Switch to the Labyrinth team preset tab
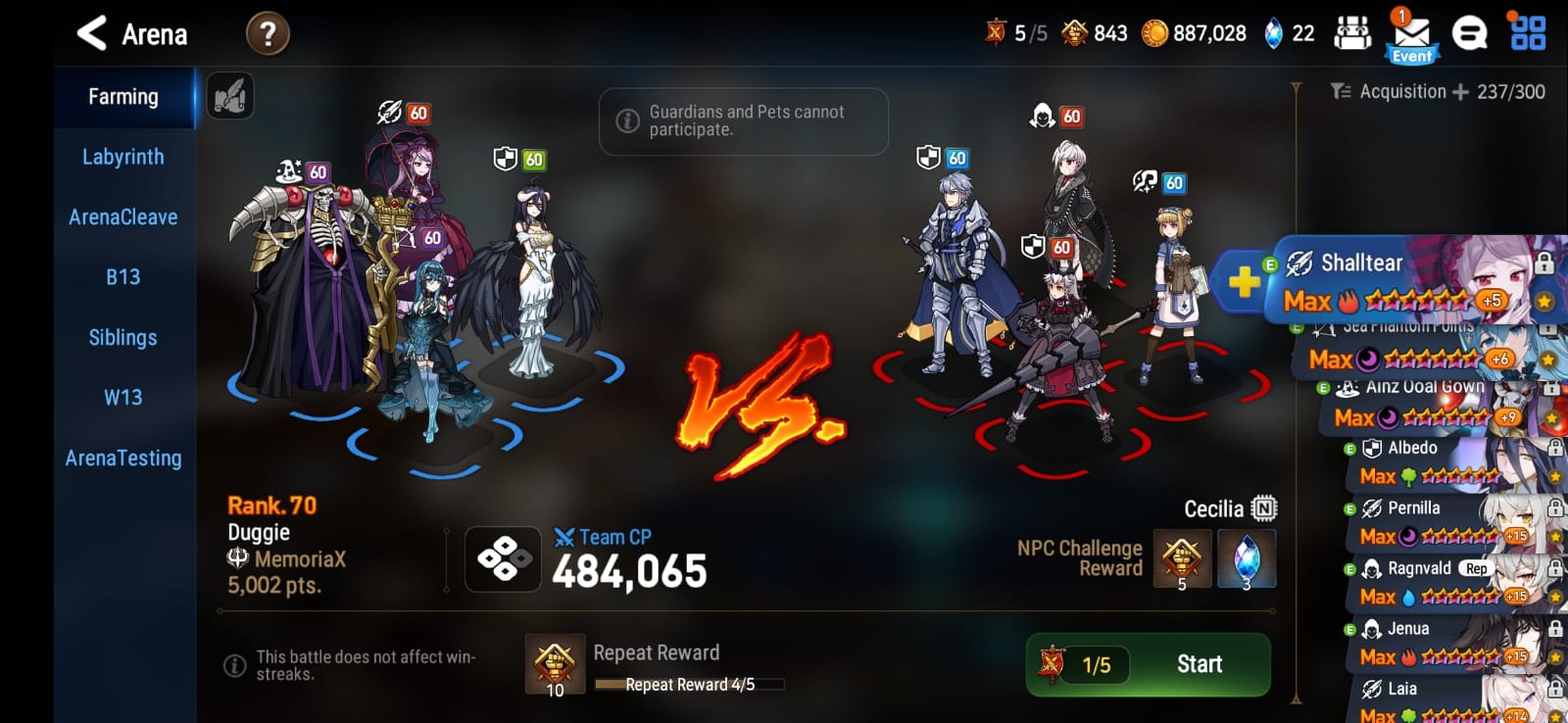This screenshot has width=1568, height=723. [x=123, y=156]
